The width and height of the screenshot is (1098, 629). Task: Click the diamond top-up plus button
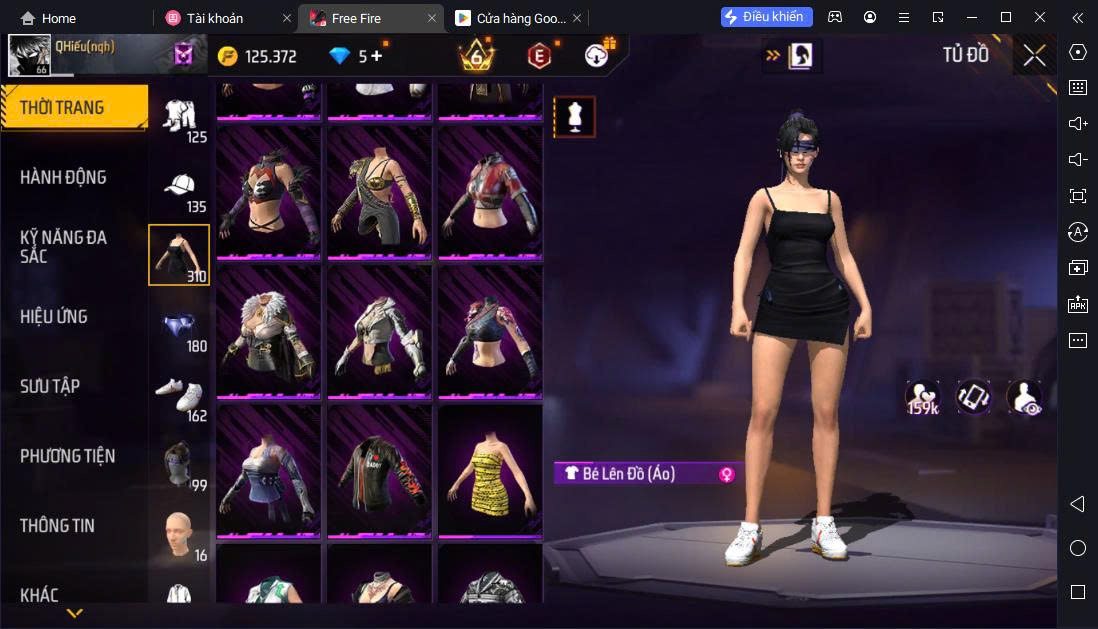coord(376,56)
